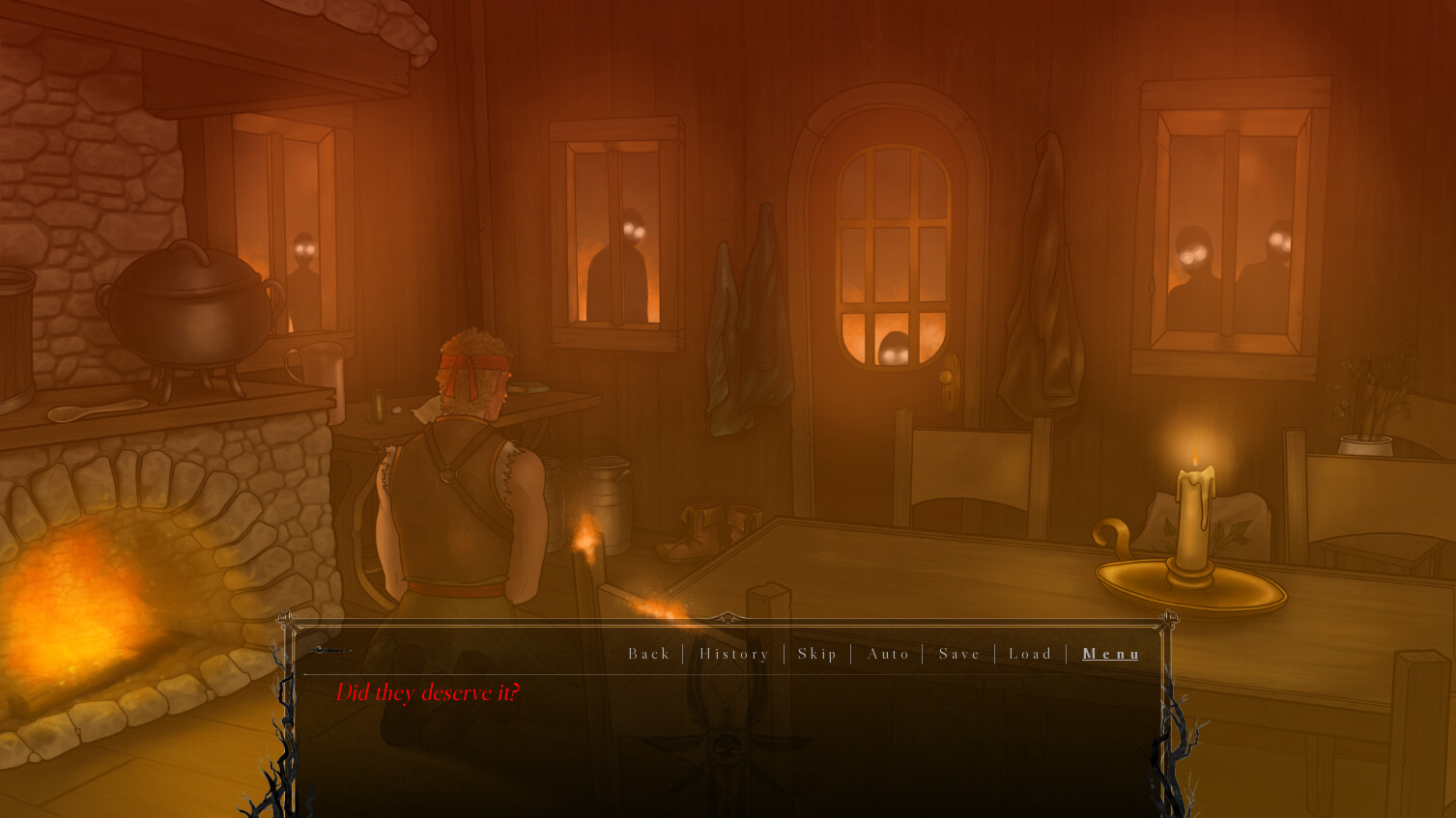Open the Load screen
This screenshot has width=1456, height=818.
click(x=1030, y=654)
